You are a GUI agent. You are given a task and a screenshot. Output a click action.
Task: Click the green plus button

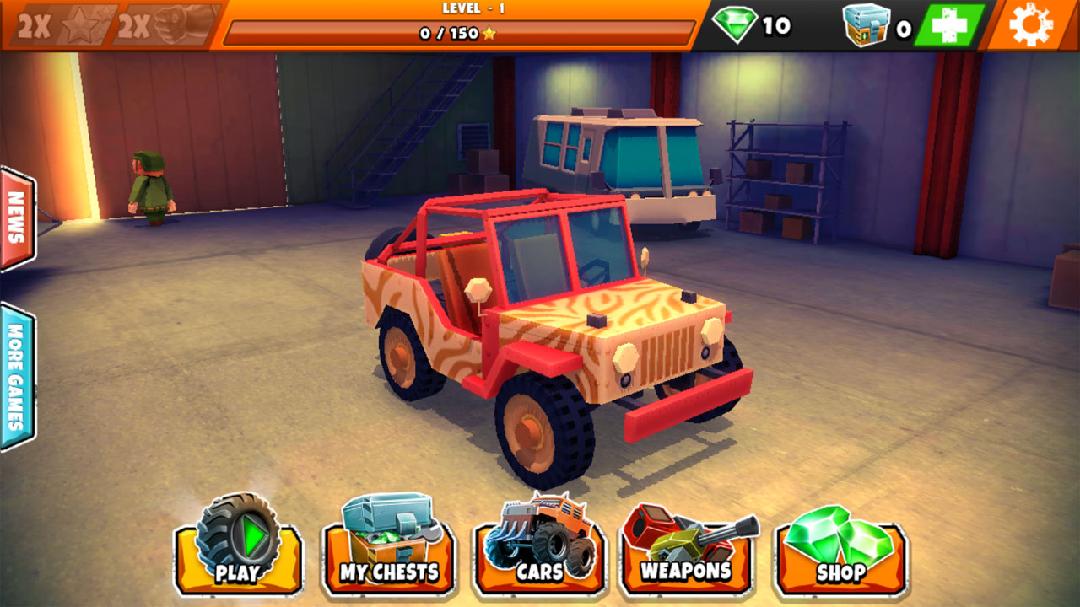tap(948, 25)
